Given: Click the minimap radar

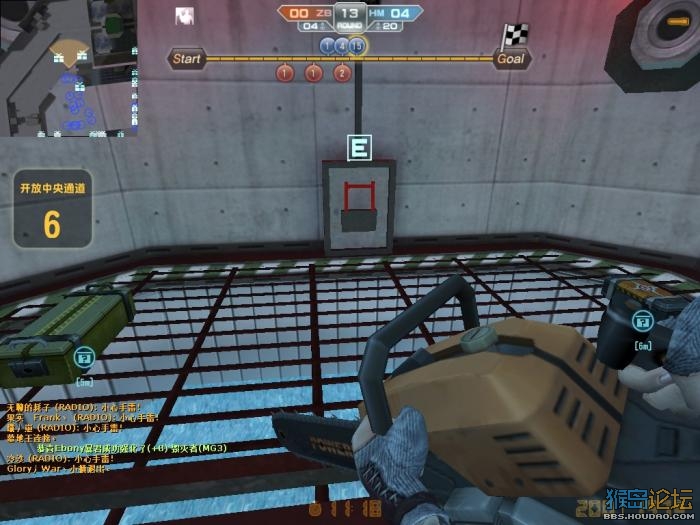Looking at the screenshot, I should pos(68,69).
